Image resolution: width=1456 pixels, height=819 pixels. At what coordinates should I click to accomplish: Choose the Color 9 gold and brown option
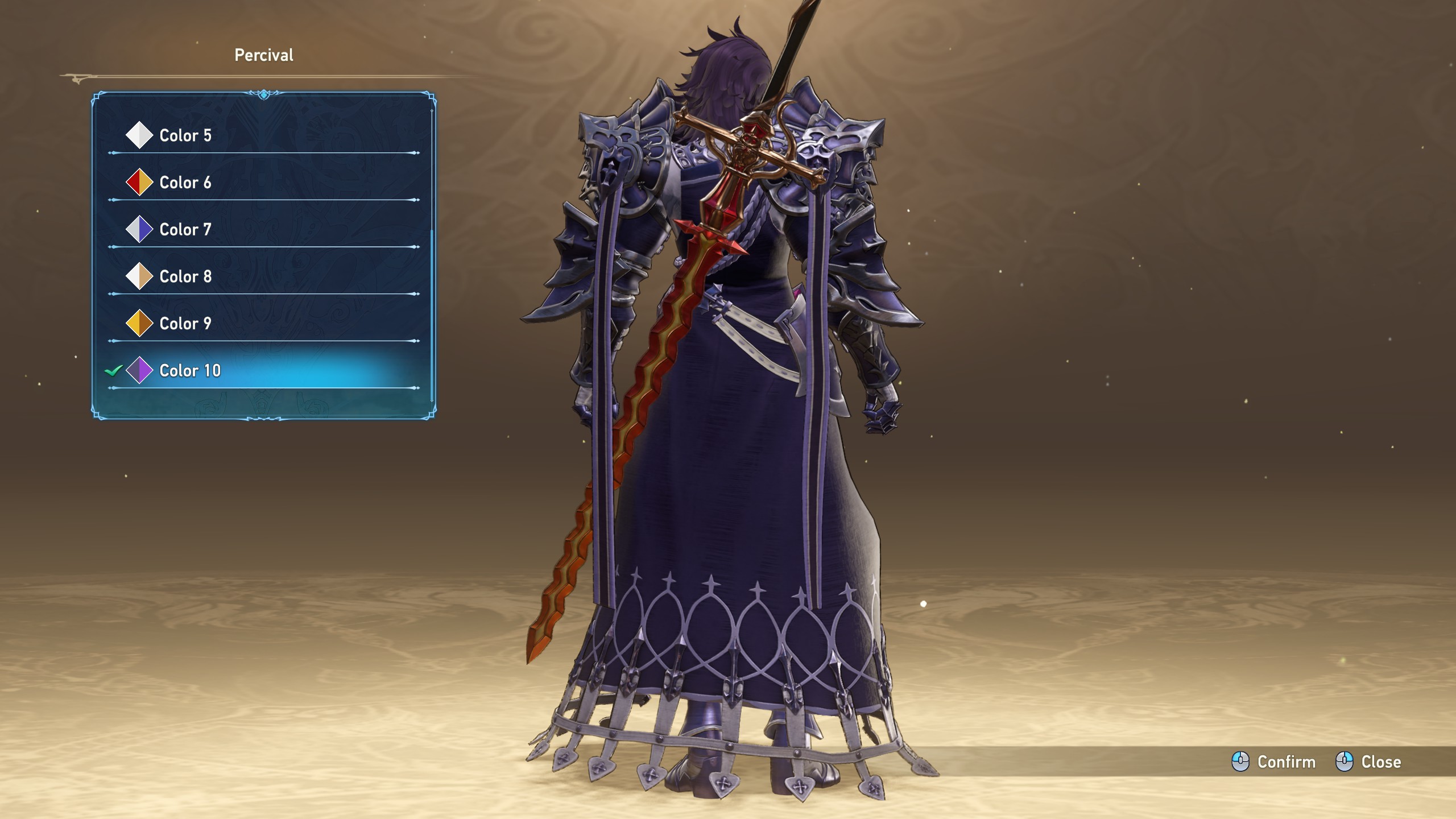[x=185, y=324]
